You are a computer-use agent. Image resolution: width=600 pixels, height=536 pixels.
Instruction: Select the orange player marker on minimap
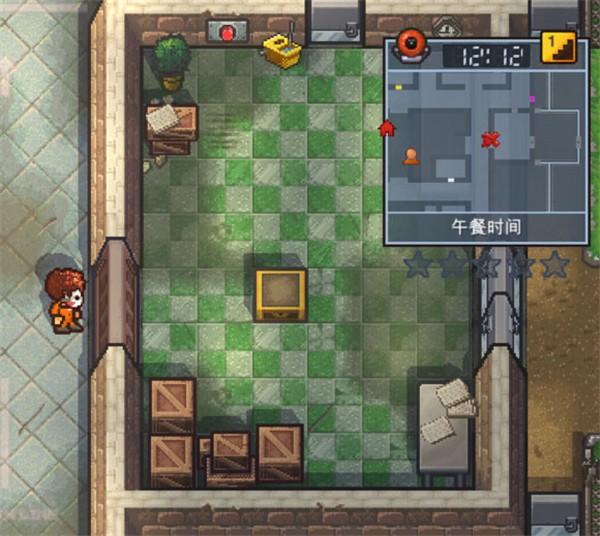(x=410, y=155)
